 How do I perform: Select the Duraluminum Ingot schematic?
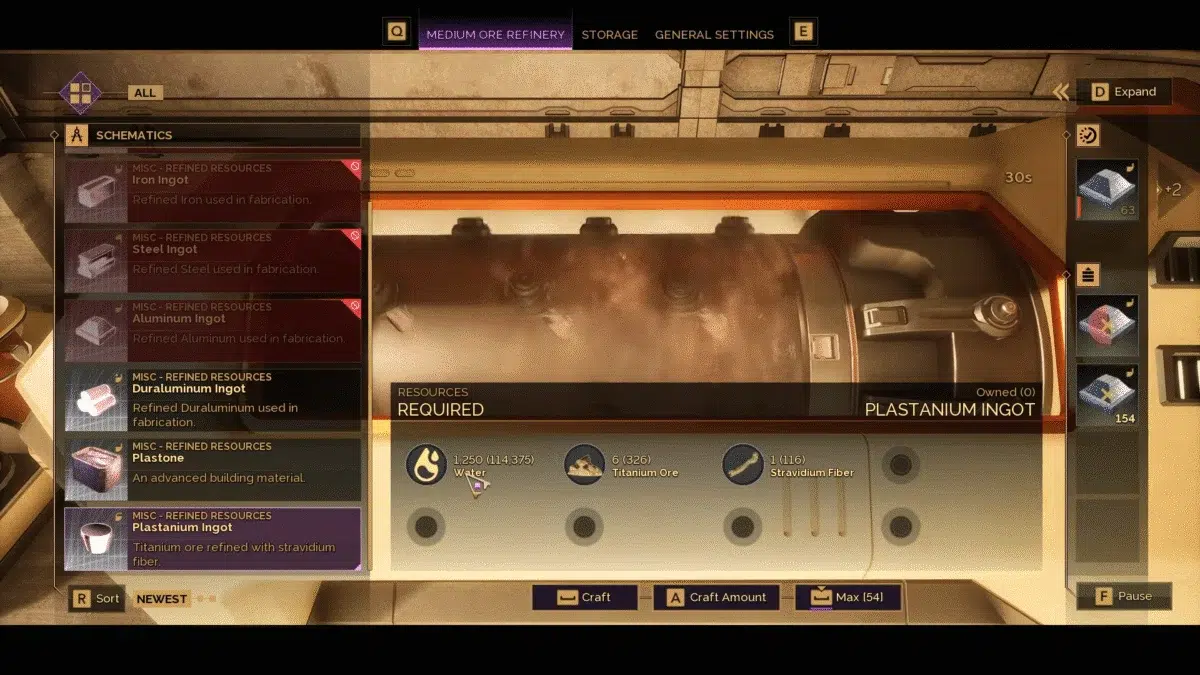pos(212,399)
